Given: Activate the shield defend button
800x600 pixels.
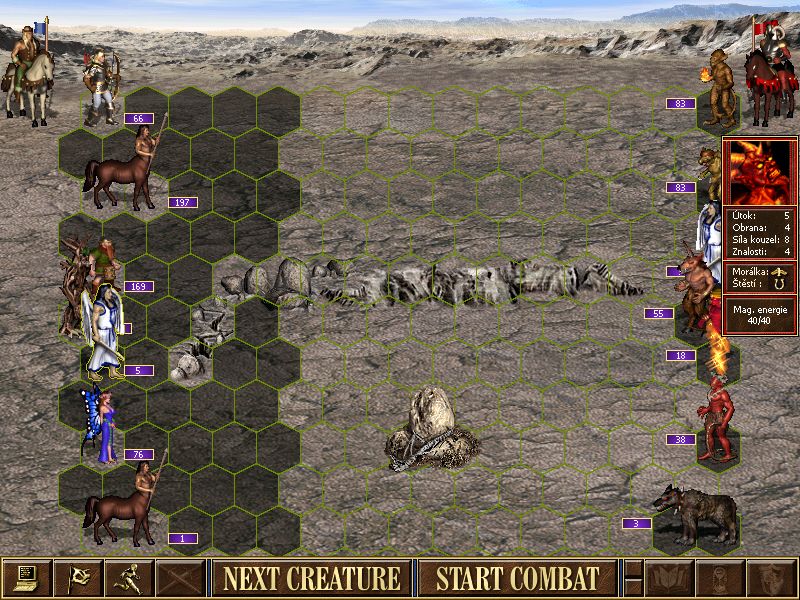Looking at the screenshot, I should click(768, 578).
